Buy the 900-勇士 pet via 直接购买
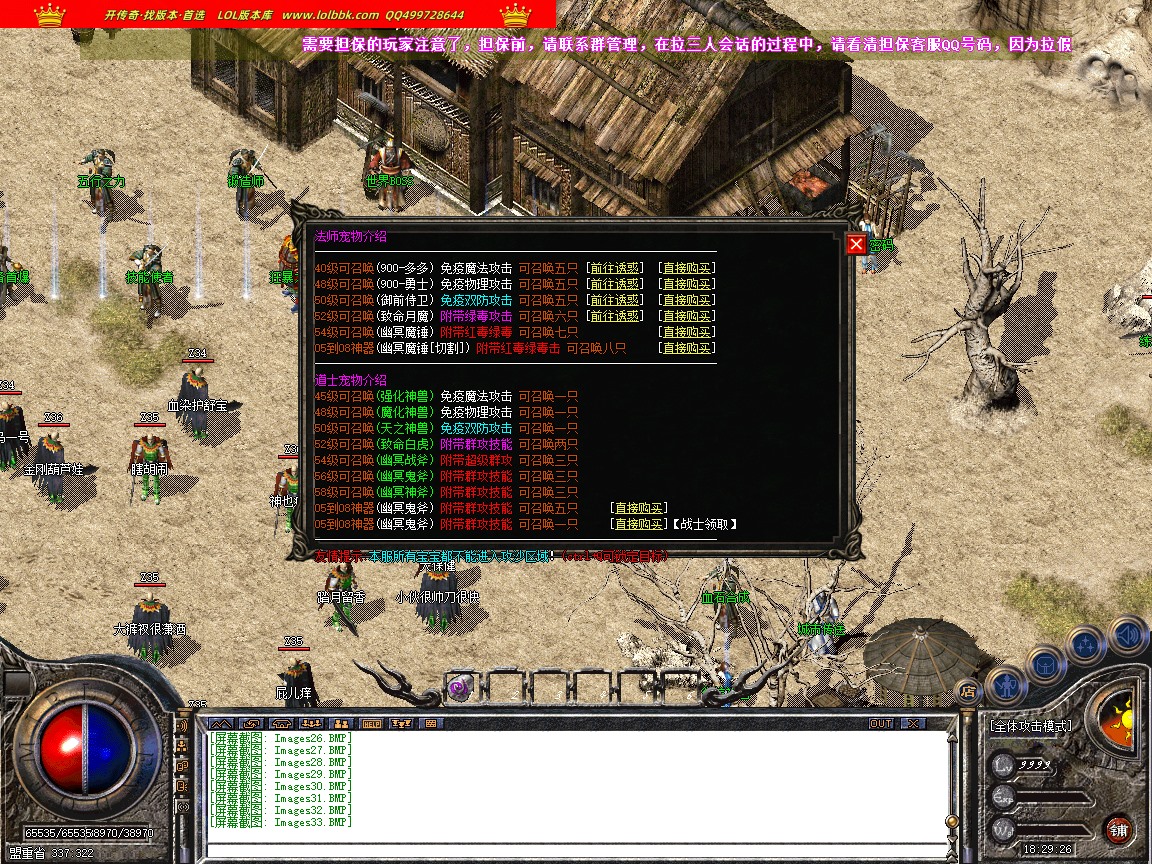Screen dimensions: 1152x864 tap(686, 284)
